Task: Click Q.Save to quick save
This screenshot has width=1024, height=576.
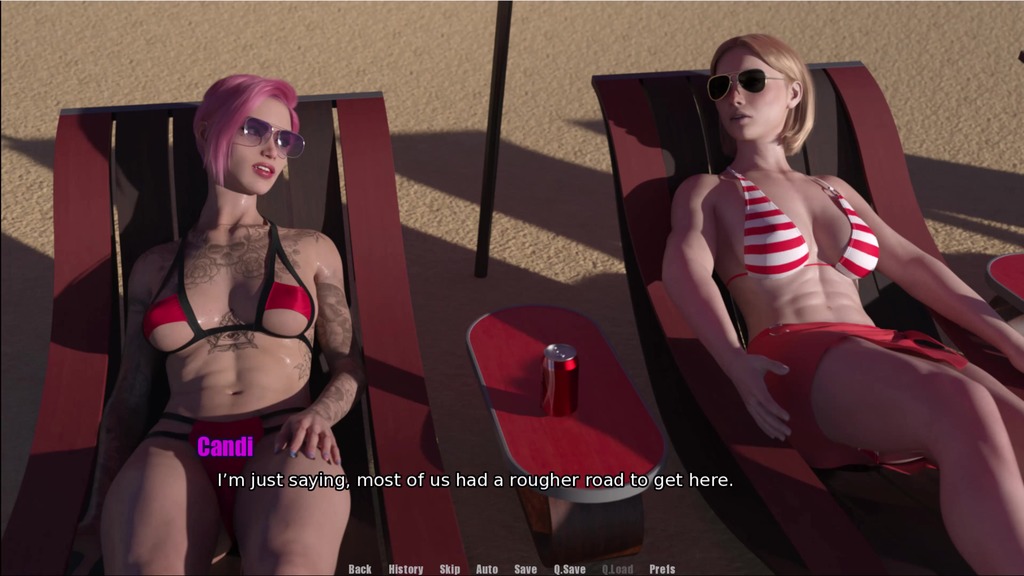Action: click(x=570, y=569)
